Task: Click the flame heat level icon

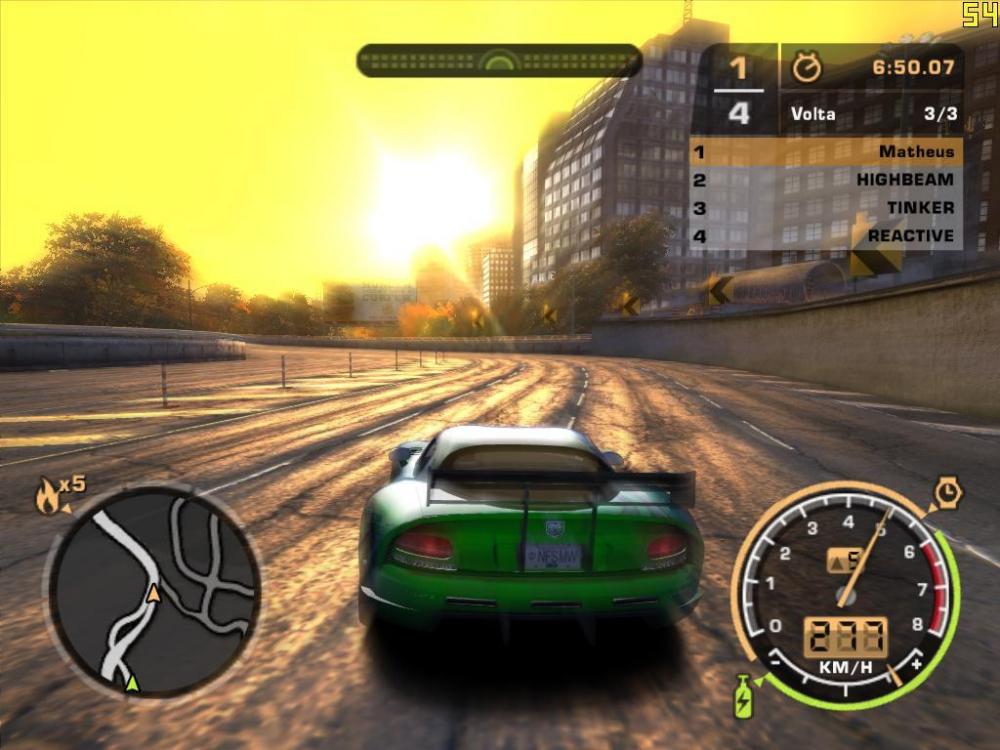Action: pos(47,496)
